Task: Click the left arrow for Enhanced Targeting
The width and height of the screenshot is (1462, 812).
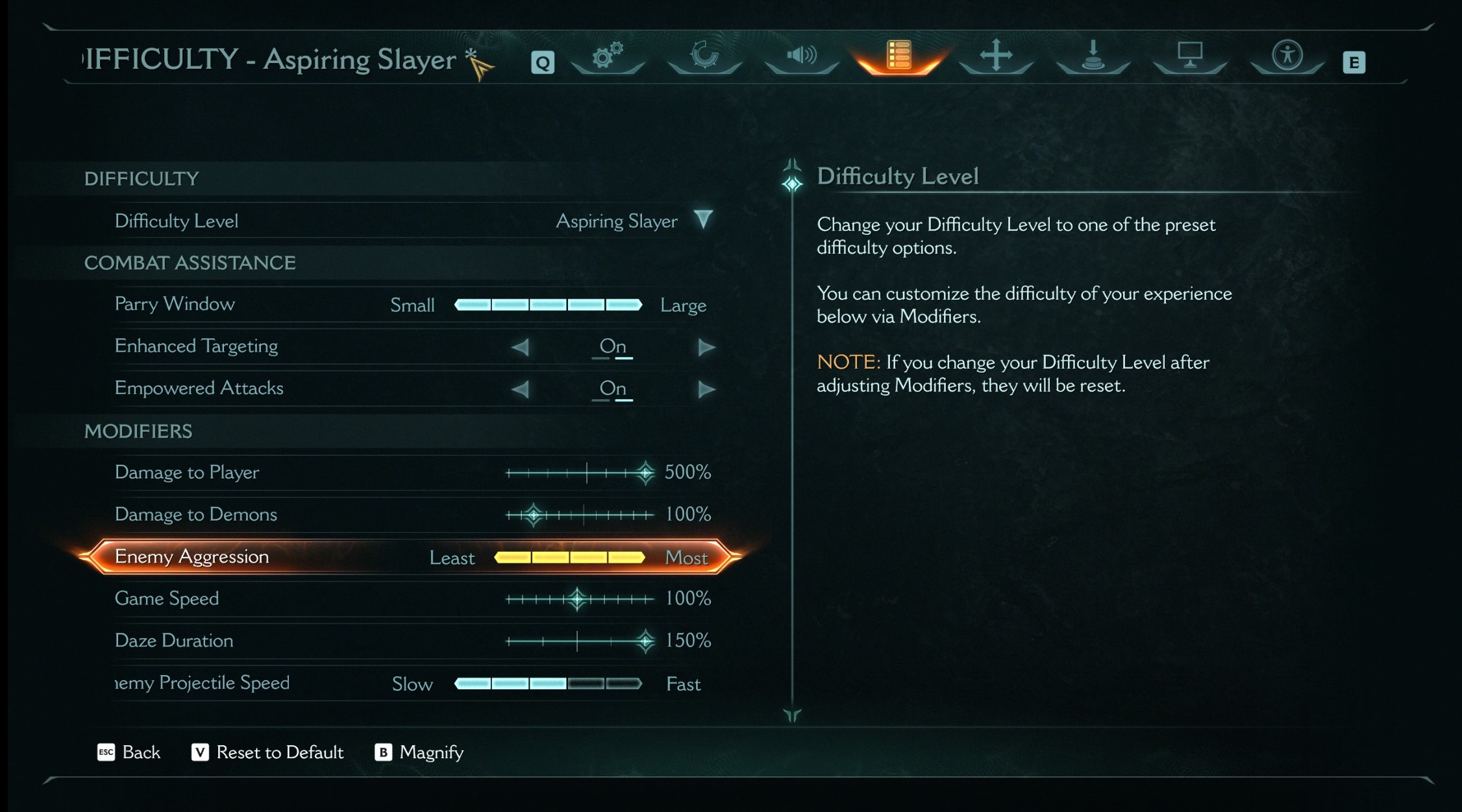Action: (x=520, y=347)
